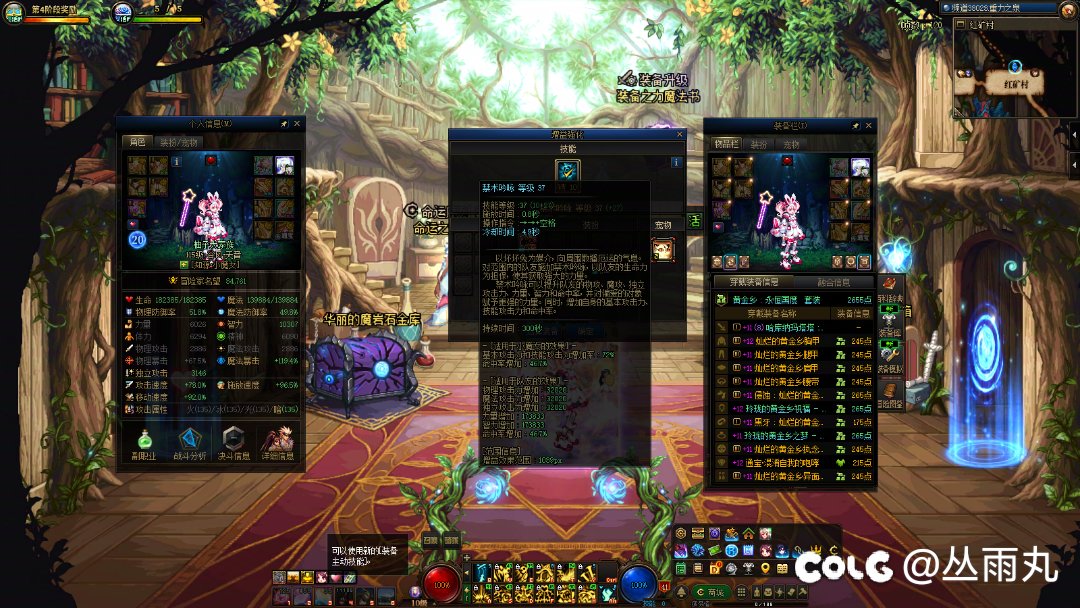1080x608 pixels.
Task: Close the 装备栏 equipment window
Action: (870, 126)
